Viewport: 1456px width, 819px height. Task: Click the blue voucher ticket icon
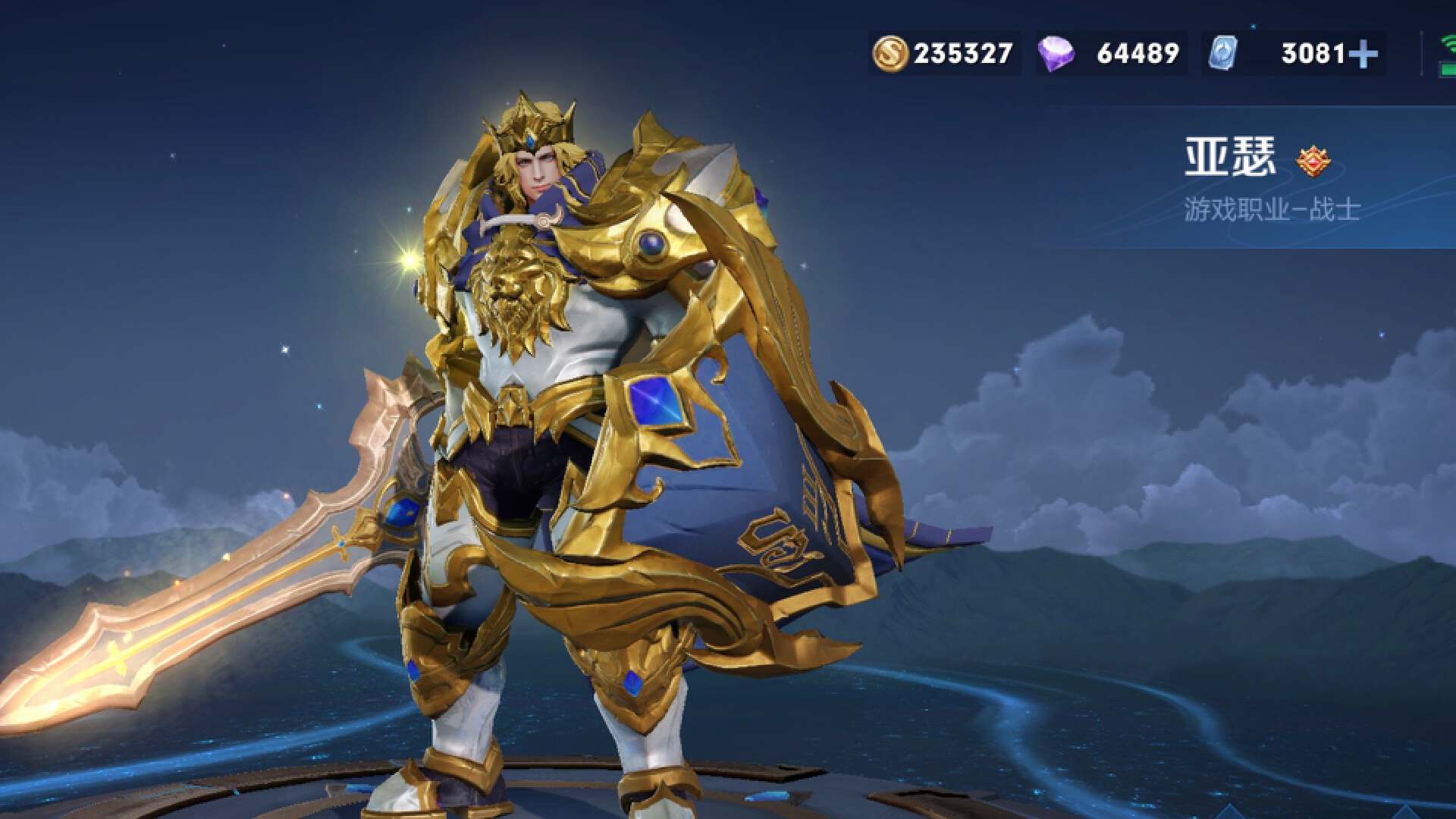click(x=1222, y=54)
